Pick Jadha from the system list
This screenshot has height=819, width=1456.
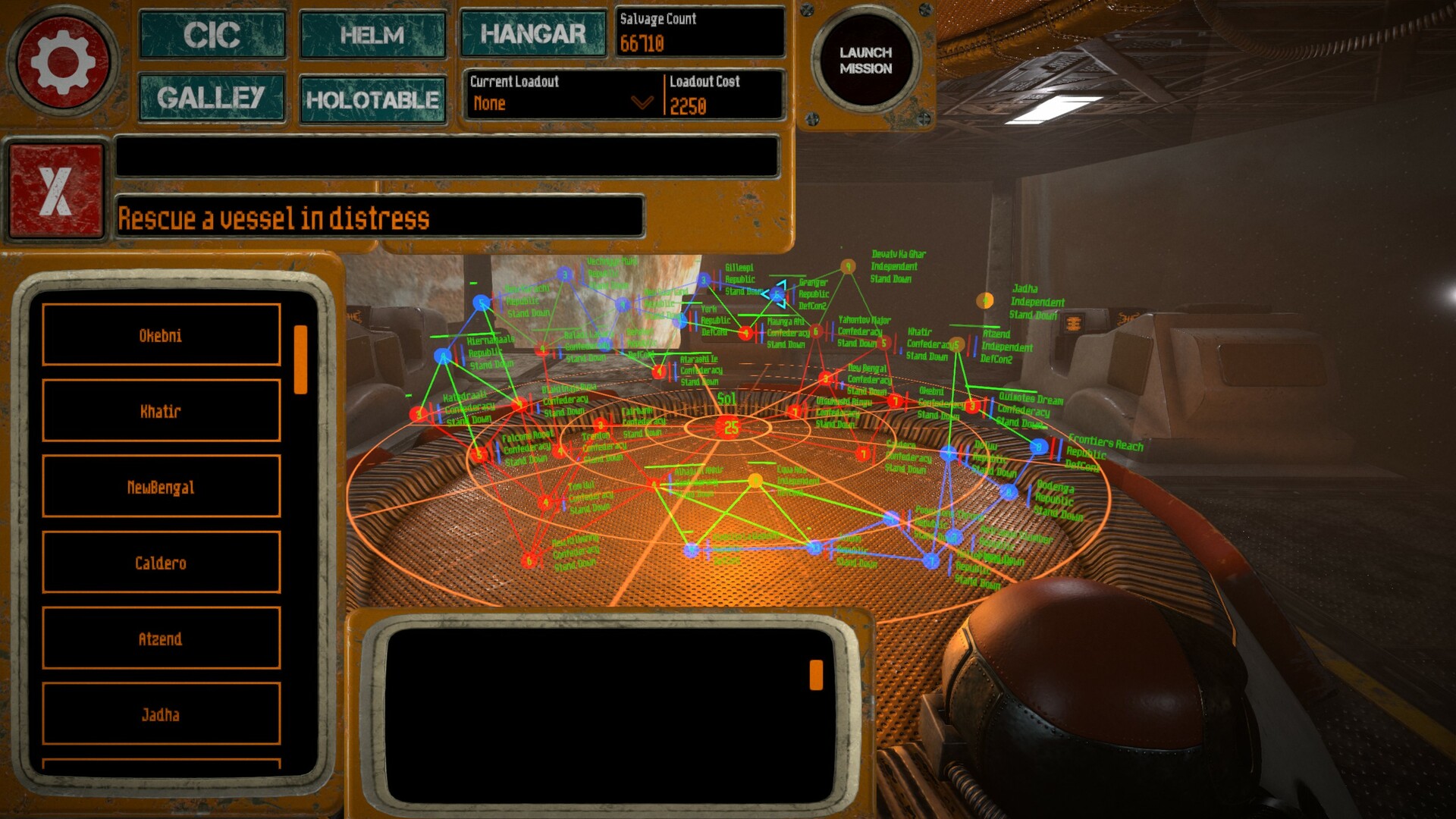[x=161, y=714]
